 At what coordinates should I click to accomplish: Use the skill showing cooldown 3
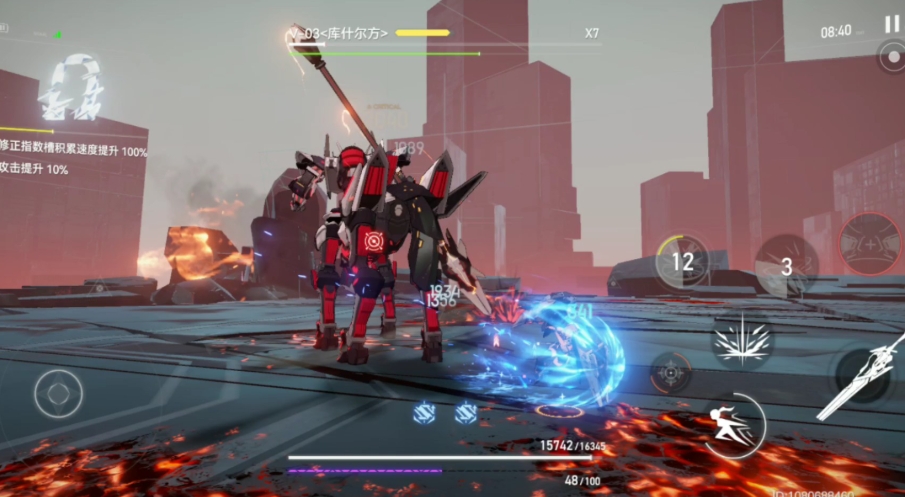[786, 265]
